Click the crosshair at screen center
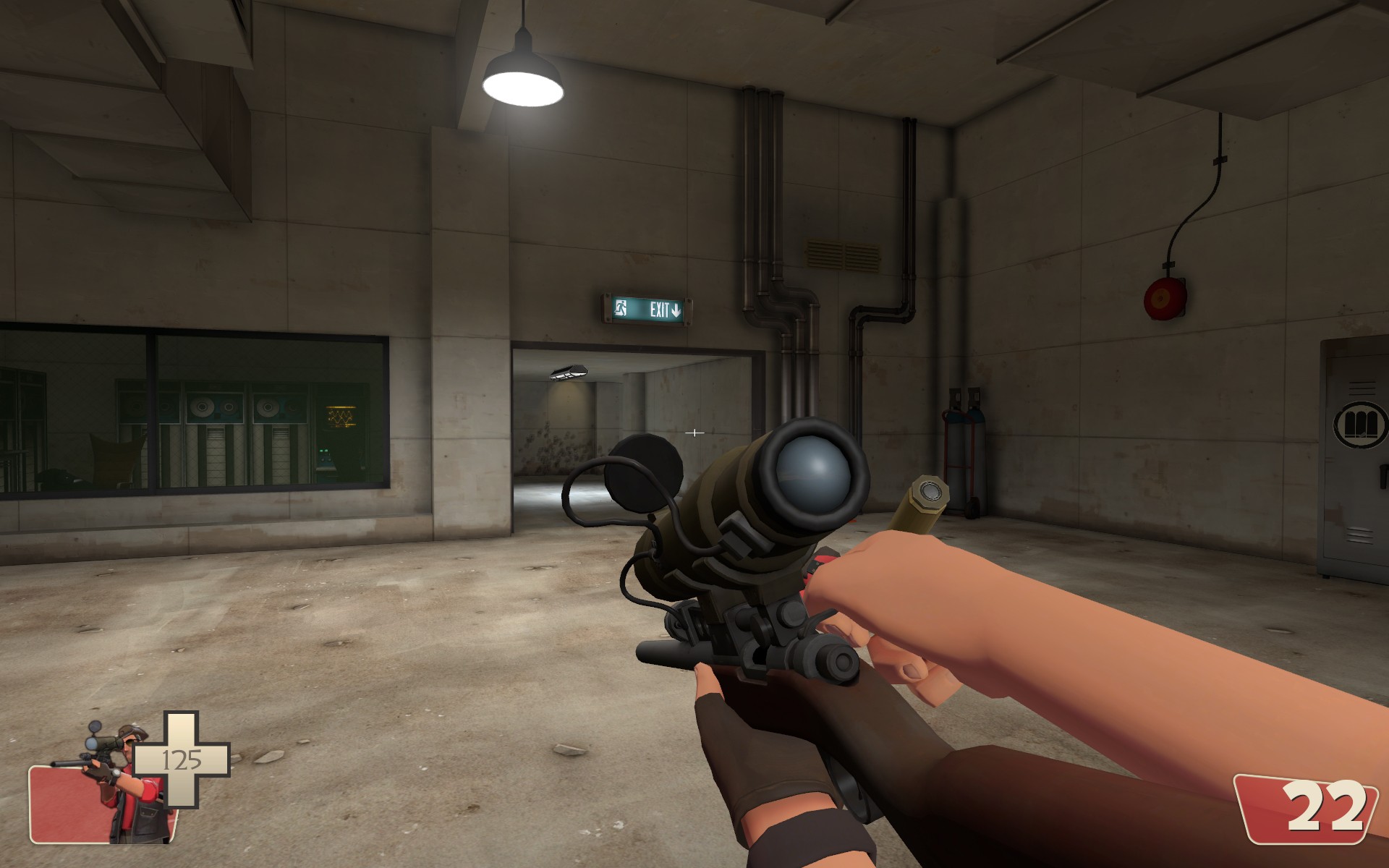The height and width of the screenshot is (868, 1389). pos(694,433)
